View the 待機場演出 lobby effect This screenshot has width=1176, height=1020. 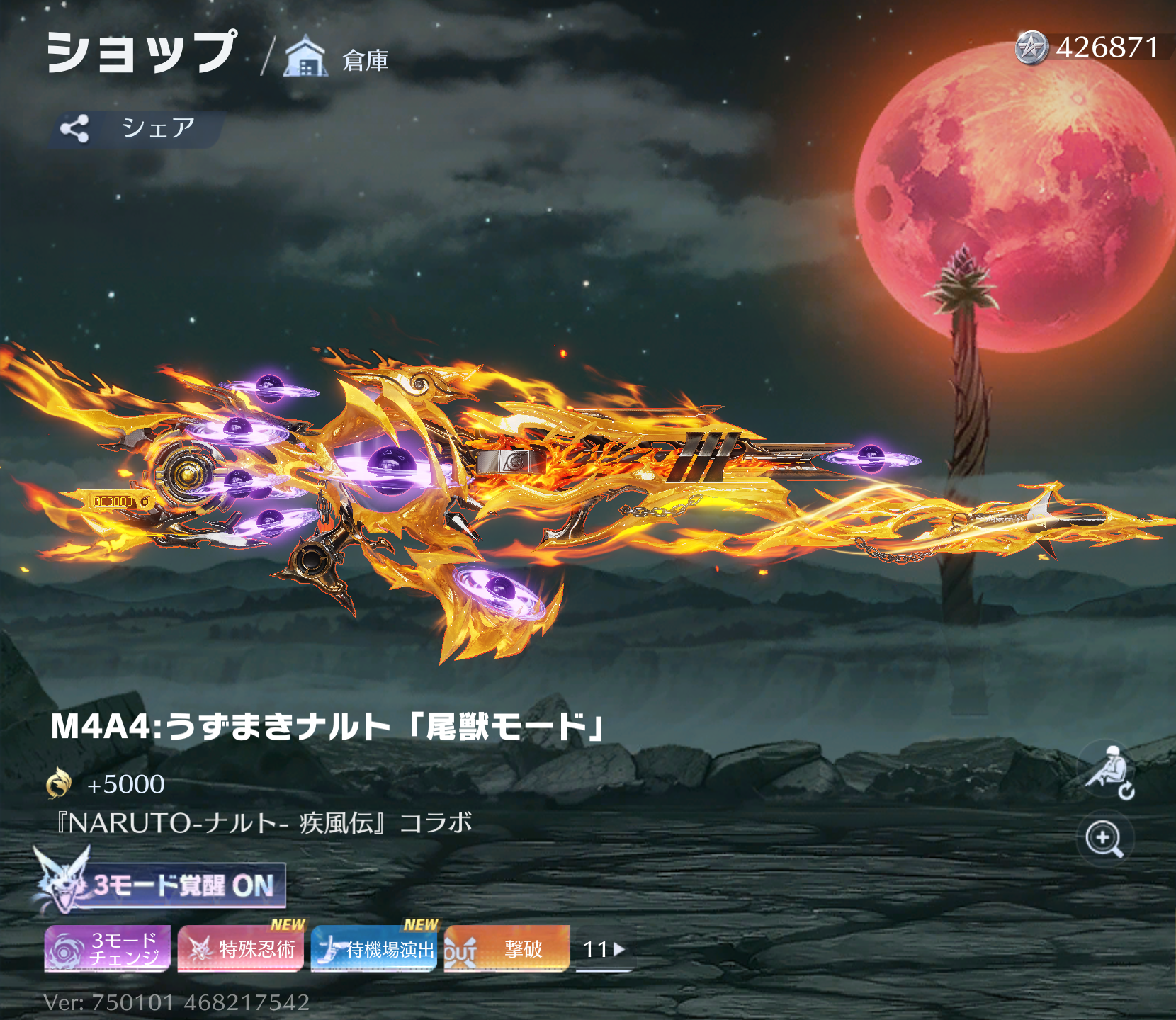(x=374, y=948)
